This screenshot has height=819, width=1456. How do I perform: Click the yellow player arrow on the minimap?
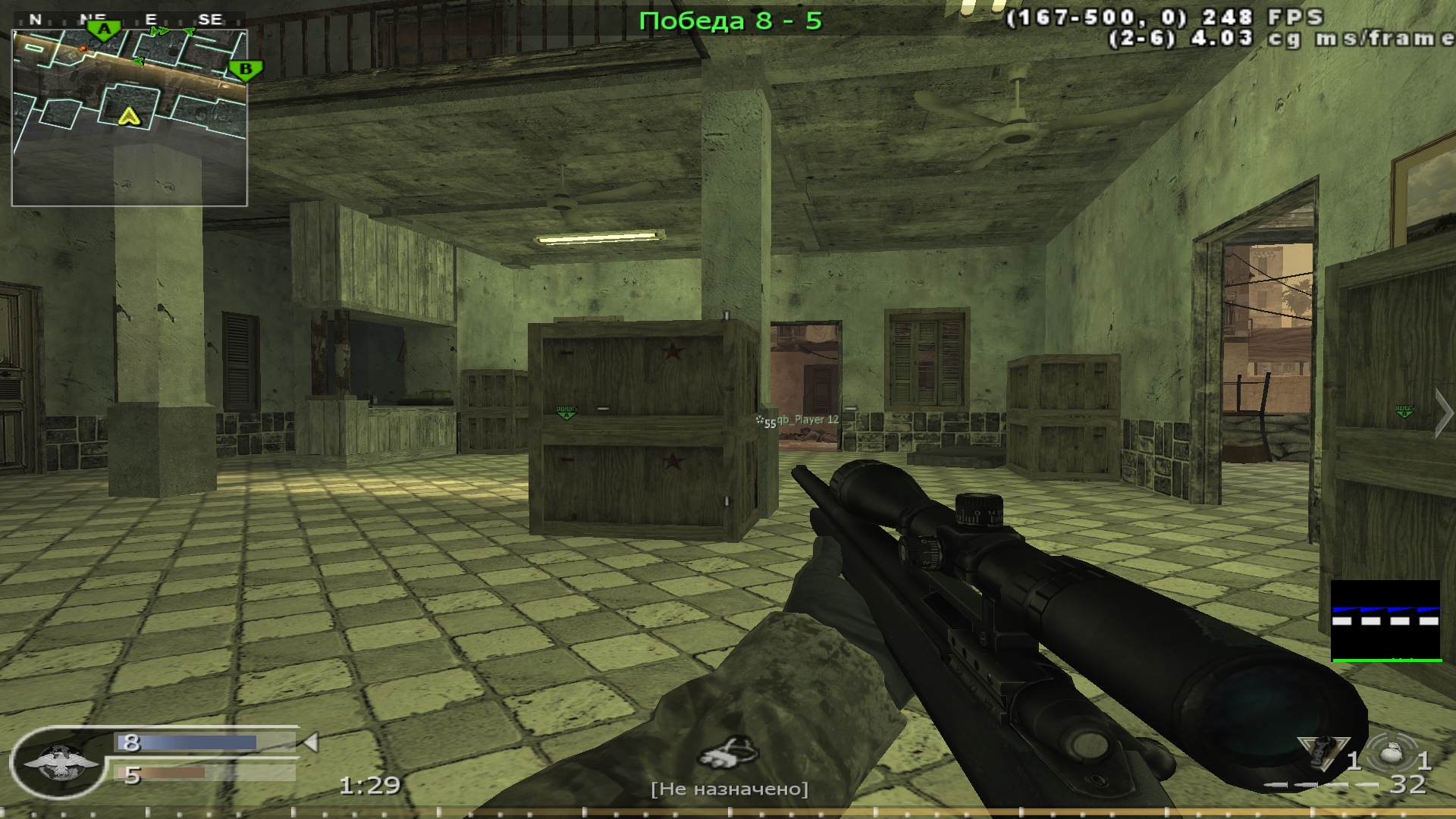coord(130,116)
